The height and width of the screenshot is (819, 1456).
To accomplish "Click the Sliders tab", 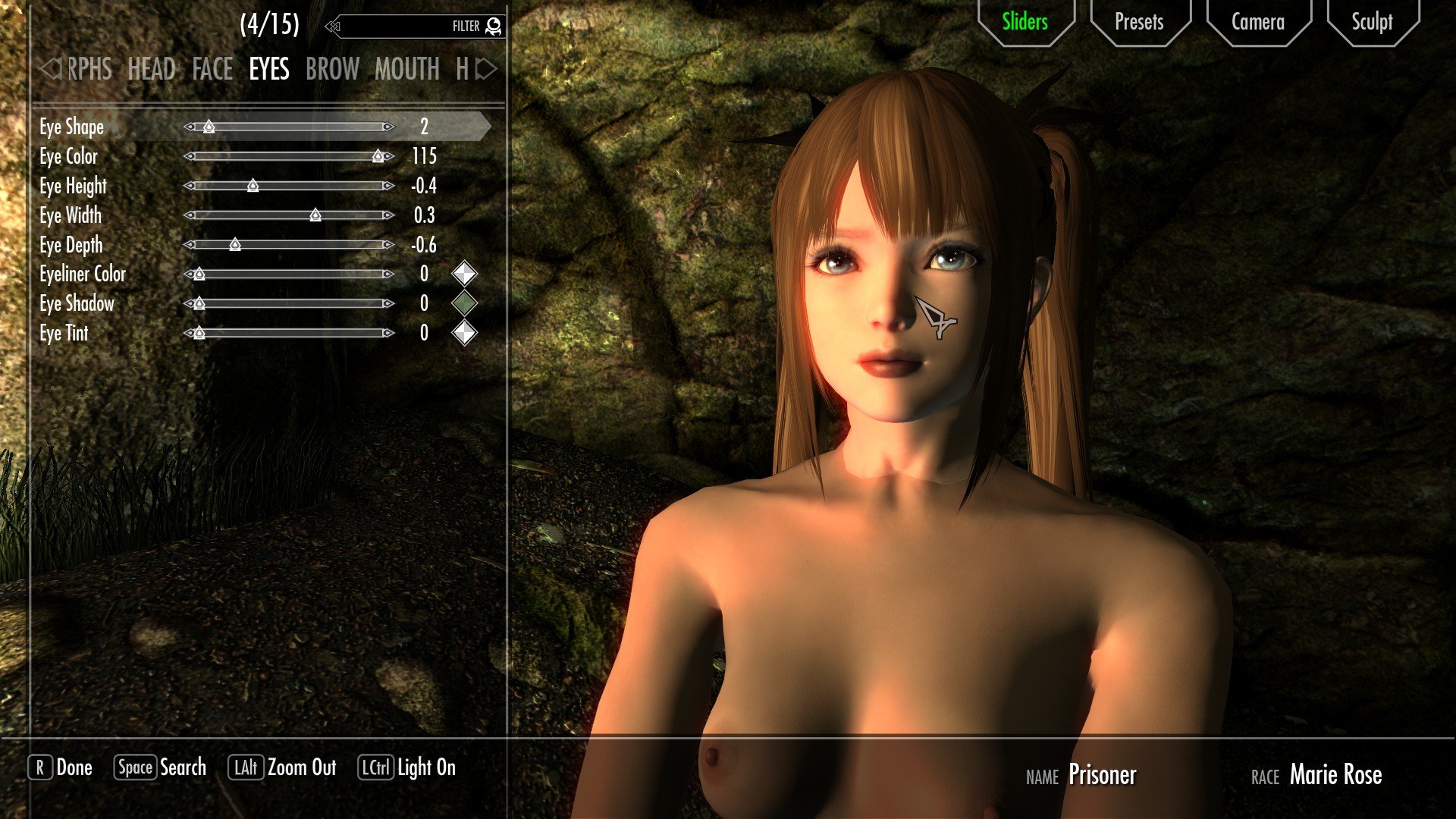I will [1025, 22].
